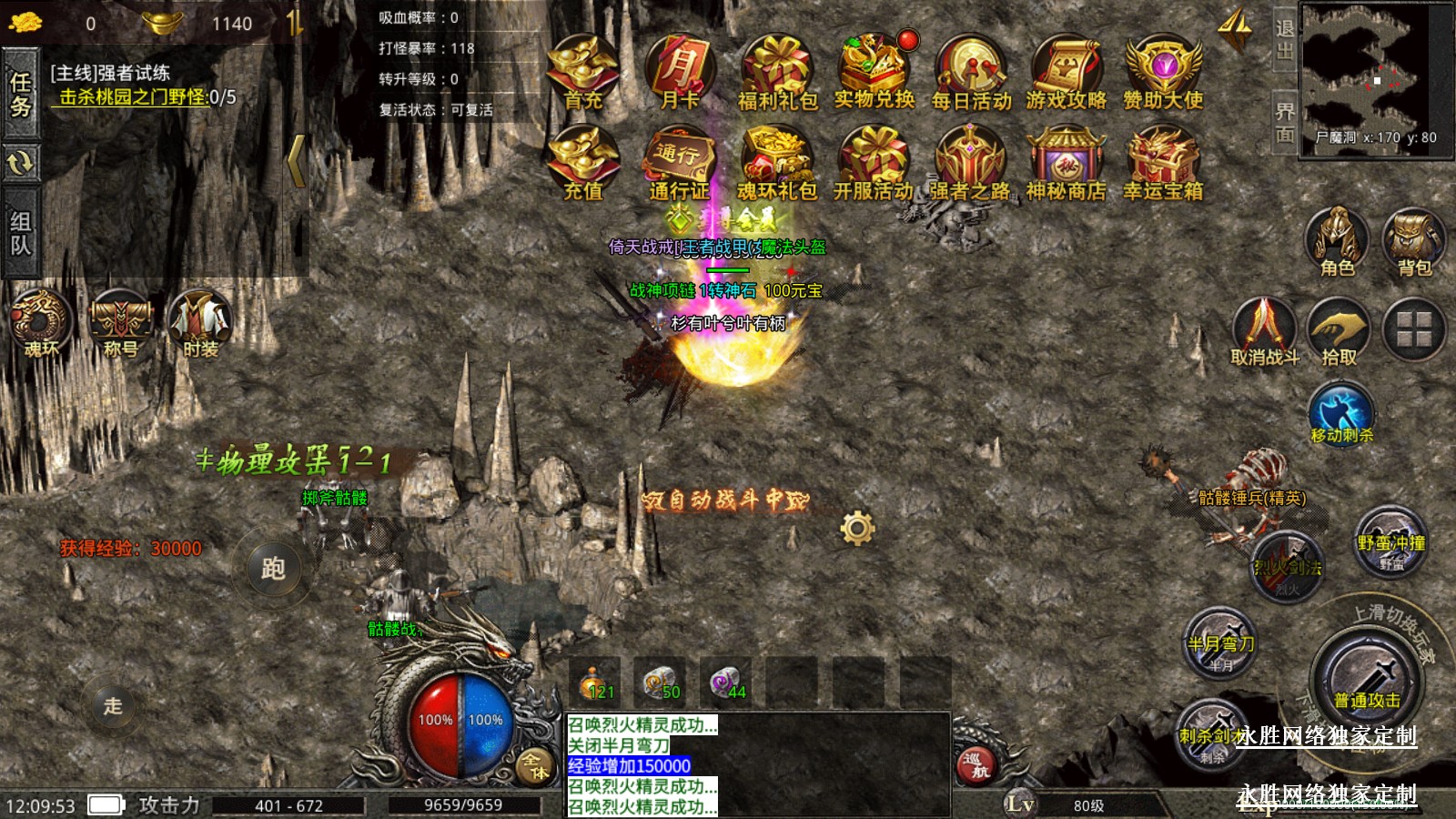1456x819 pixels.
Task: Open the 角色 character panel
Action: click(1337, 239)
